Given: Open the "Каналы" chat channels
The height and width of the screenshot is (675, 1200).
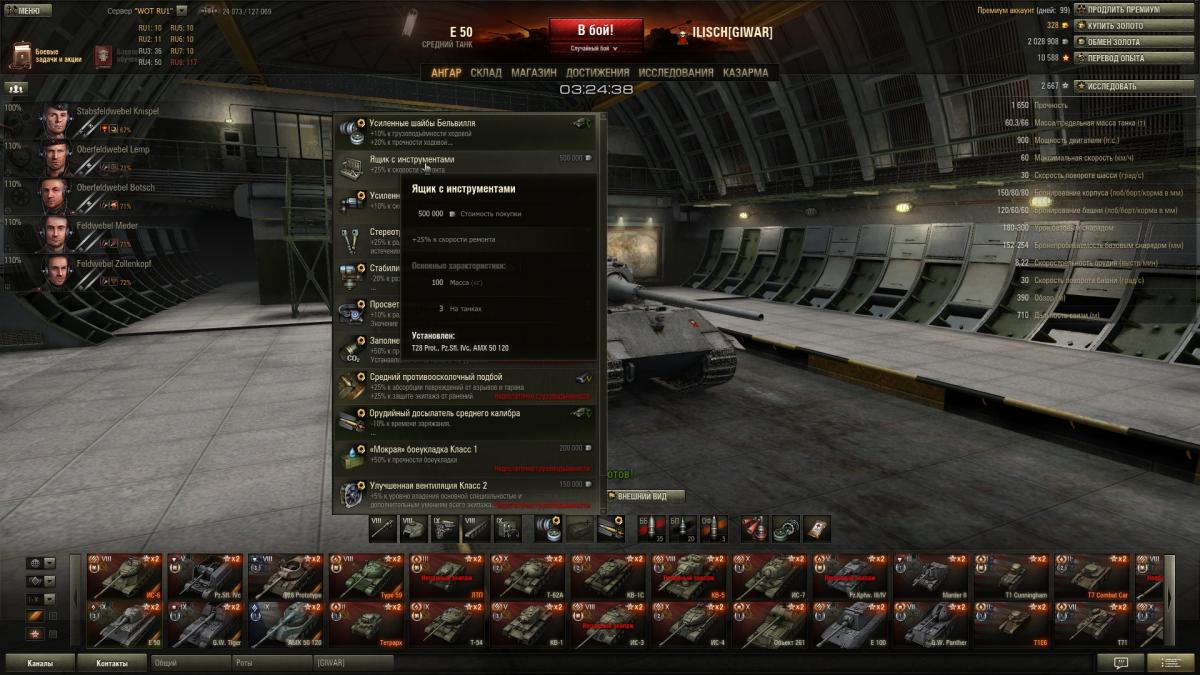Looking at the screenshot, I should 40,663.
